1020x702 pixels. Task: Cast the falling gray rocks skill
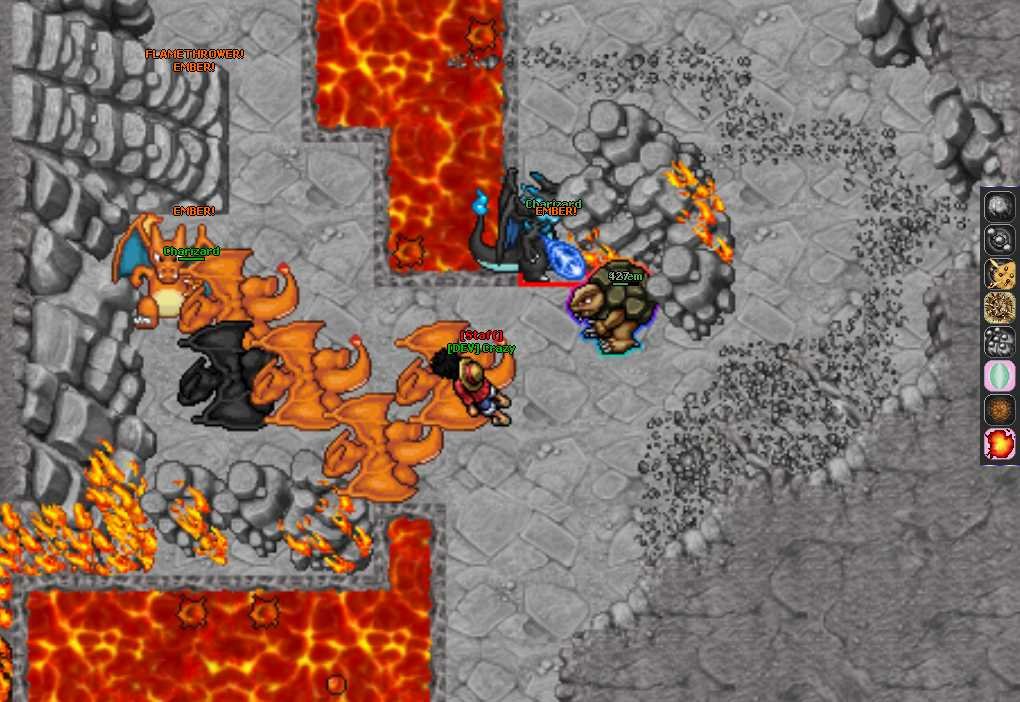point(999,342)
